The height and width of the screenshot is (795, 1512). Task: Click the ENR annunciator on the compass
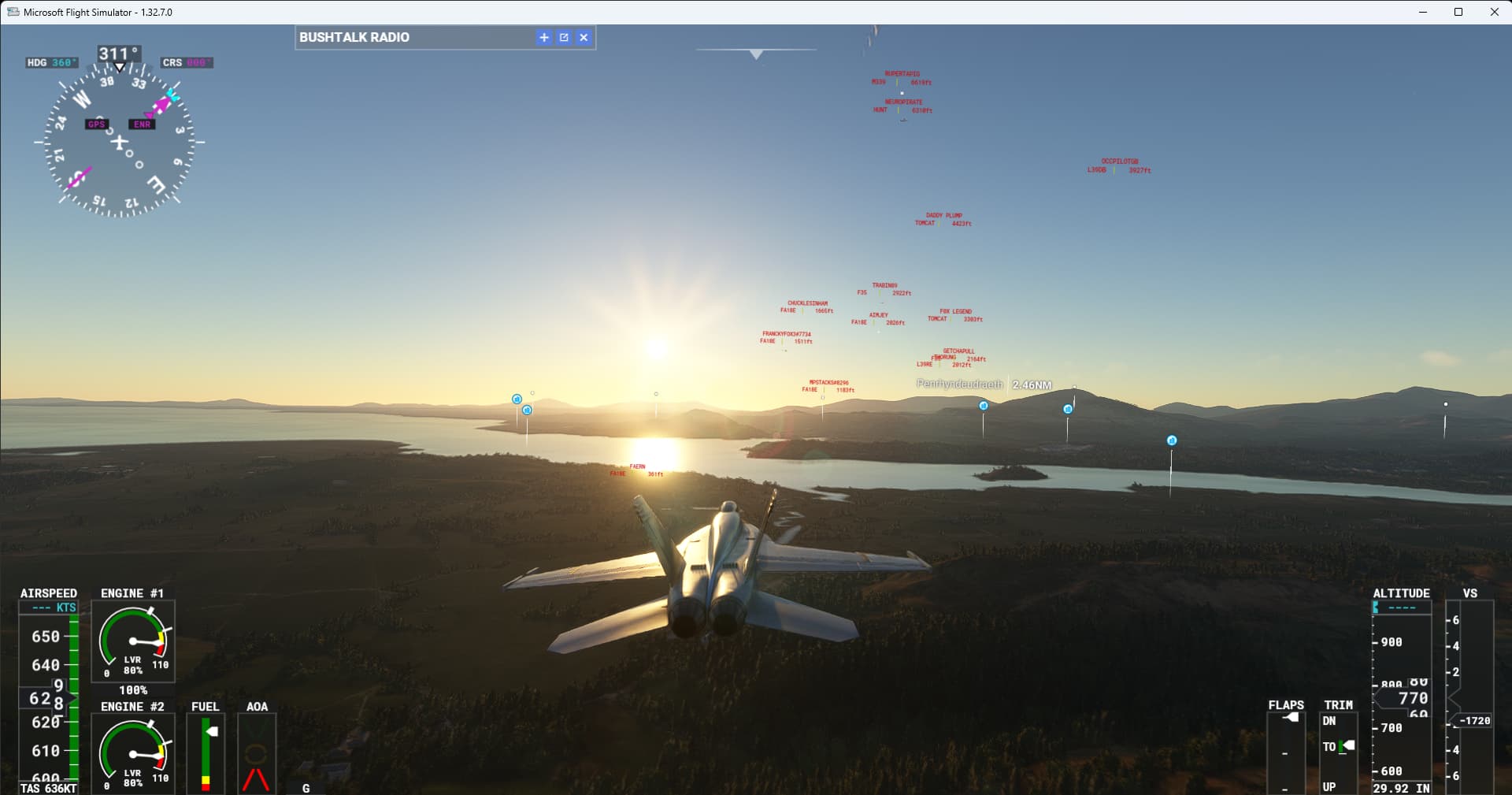141,124
